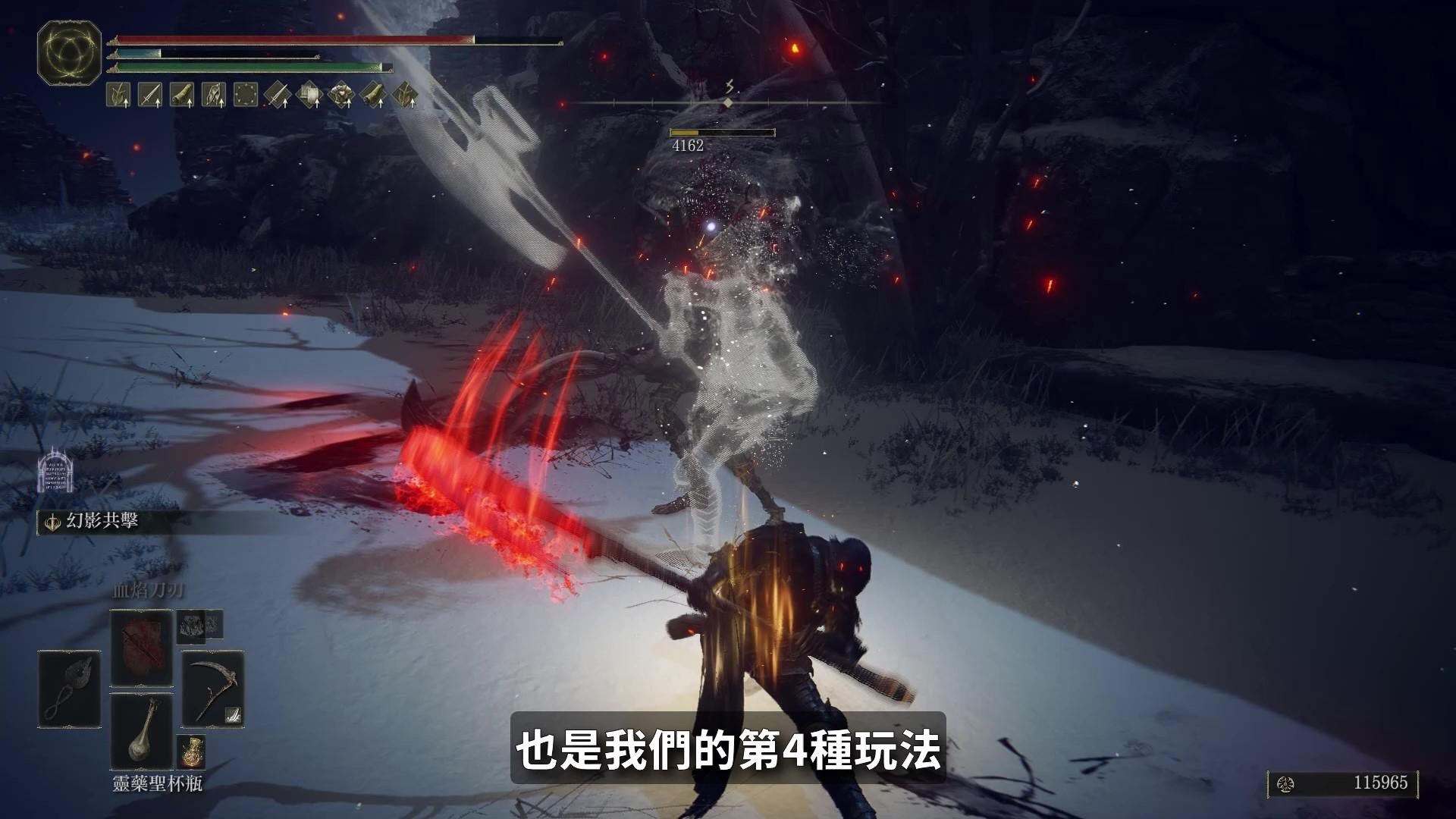Select the sword attack-buff icon with up arrow
Image resolution: width=1456 pixels, height=819 pixels.
click(x=149, y=94)
